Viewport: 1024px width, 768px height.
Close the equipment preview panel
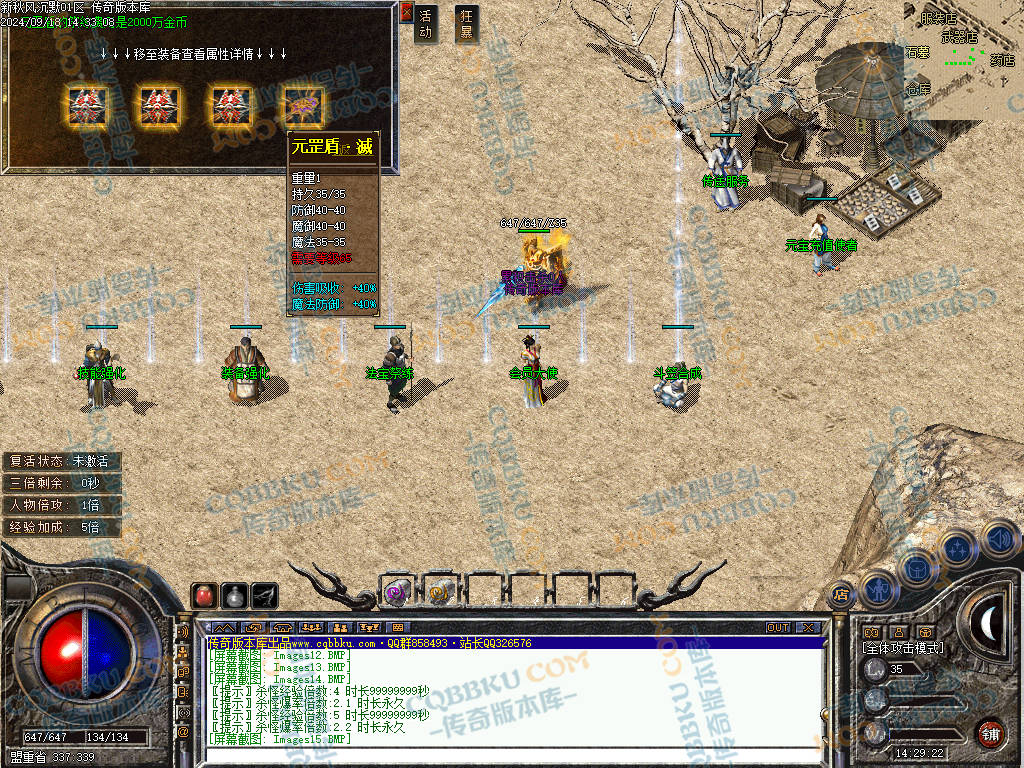(406, 12)
